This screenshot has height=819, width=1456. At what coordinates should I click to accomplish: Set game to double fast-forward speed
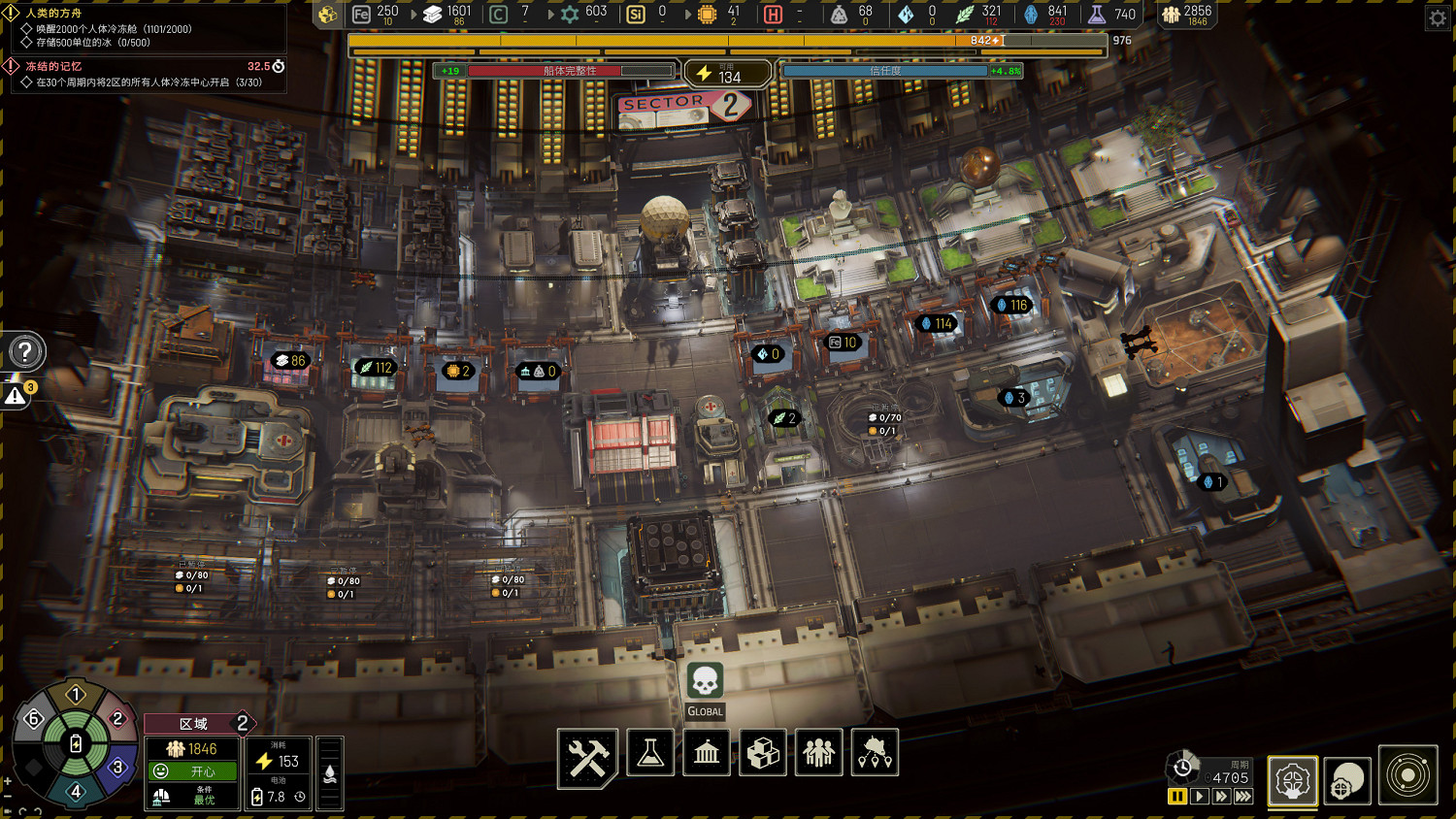pos(1221,797)
